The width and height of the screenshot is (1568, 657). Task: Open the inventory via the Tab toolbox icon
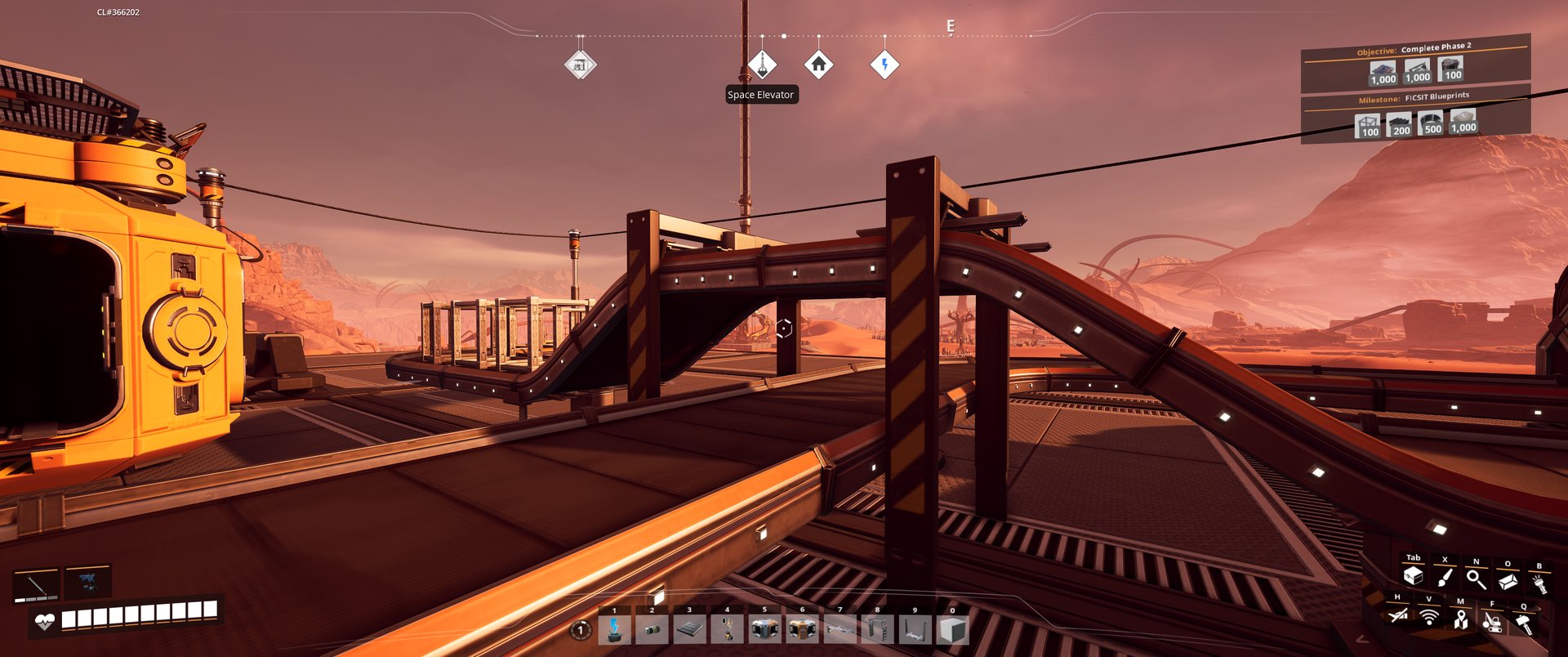[x=1414, y=578]
